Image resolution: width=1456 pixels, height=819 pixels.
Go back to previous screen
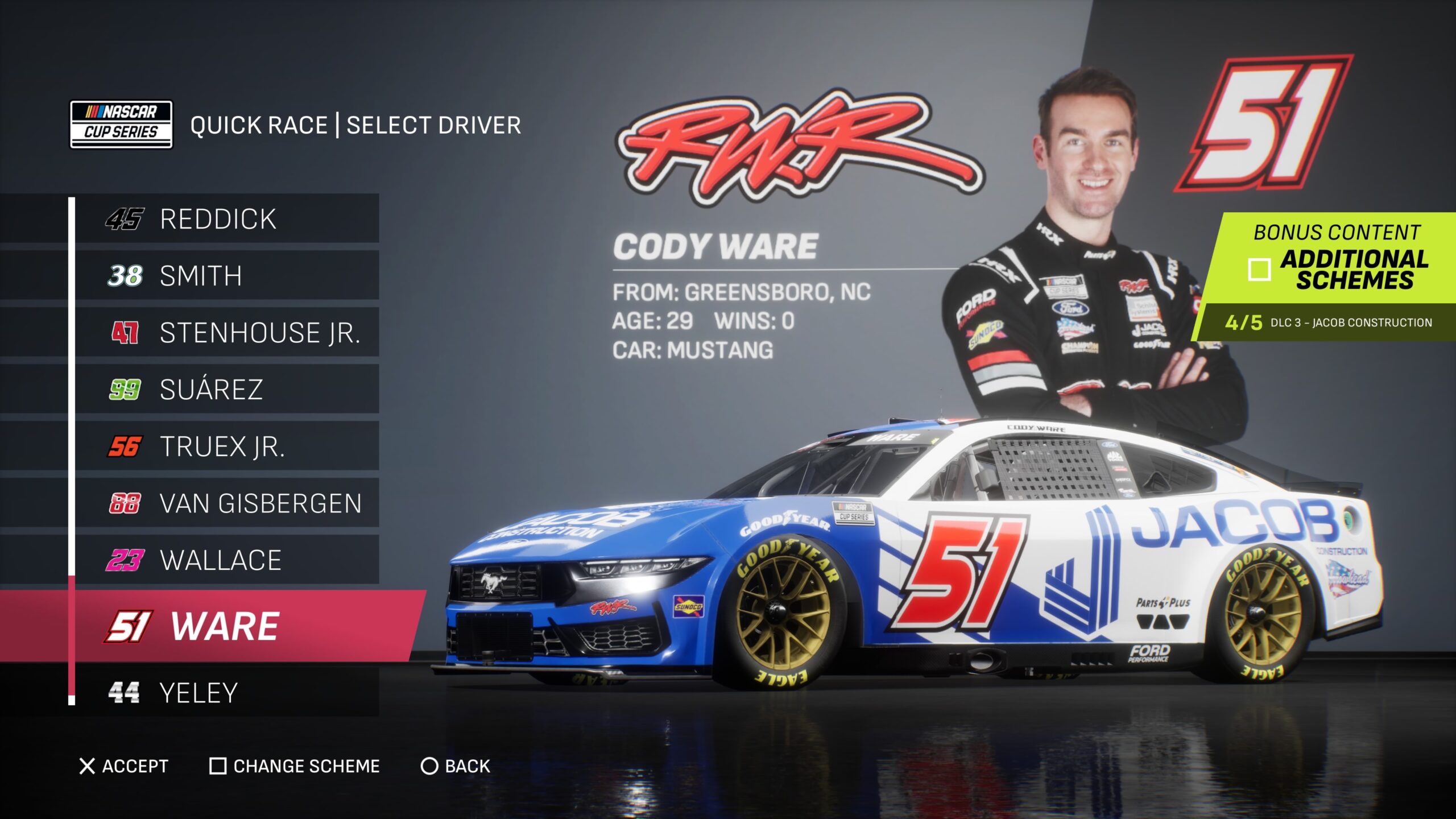point(455,766)
